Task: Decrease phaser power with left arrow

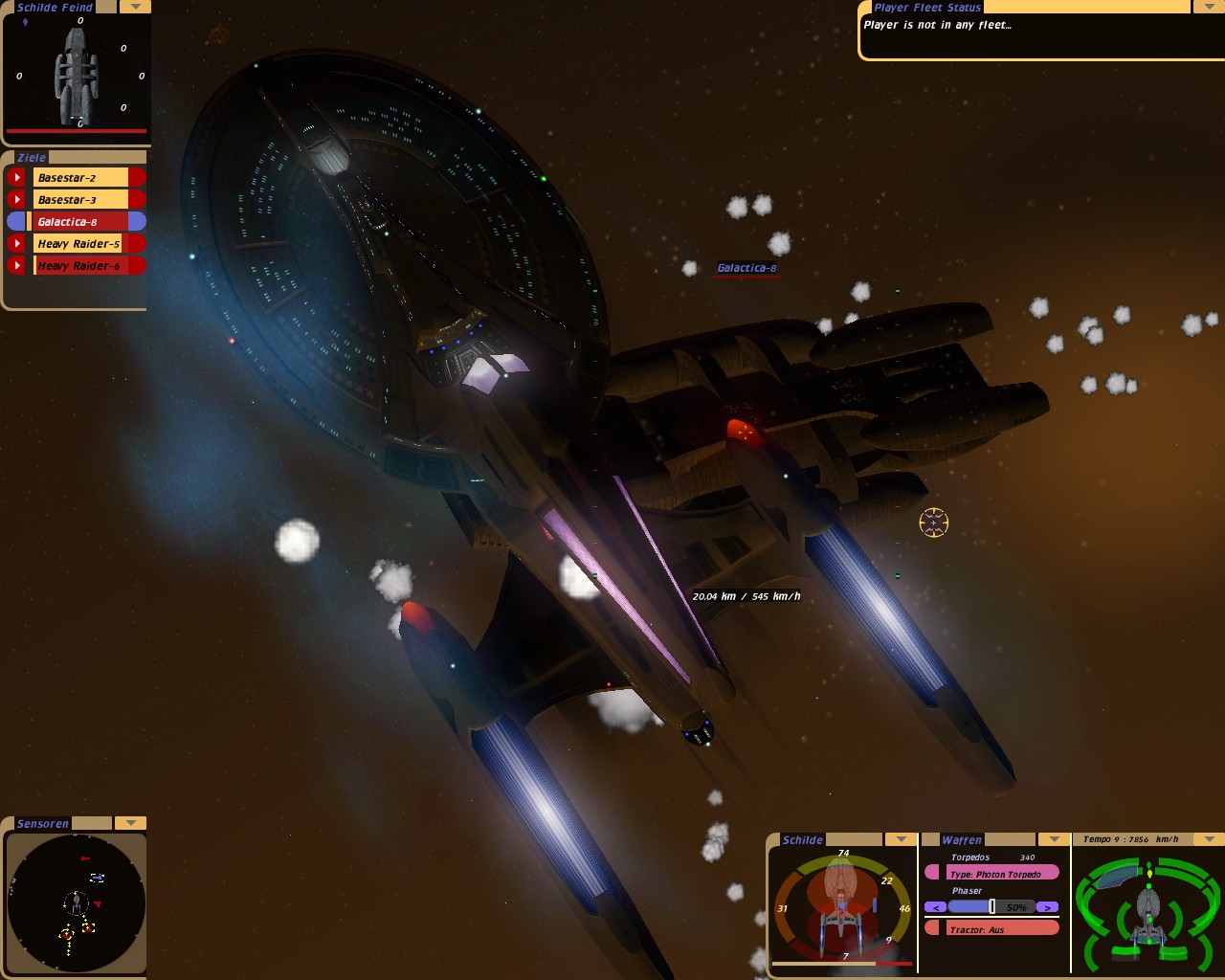Action: pyautogui.click(x=936, y=906)
